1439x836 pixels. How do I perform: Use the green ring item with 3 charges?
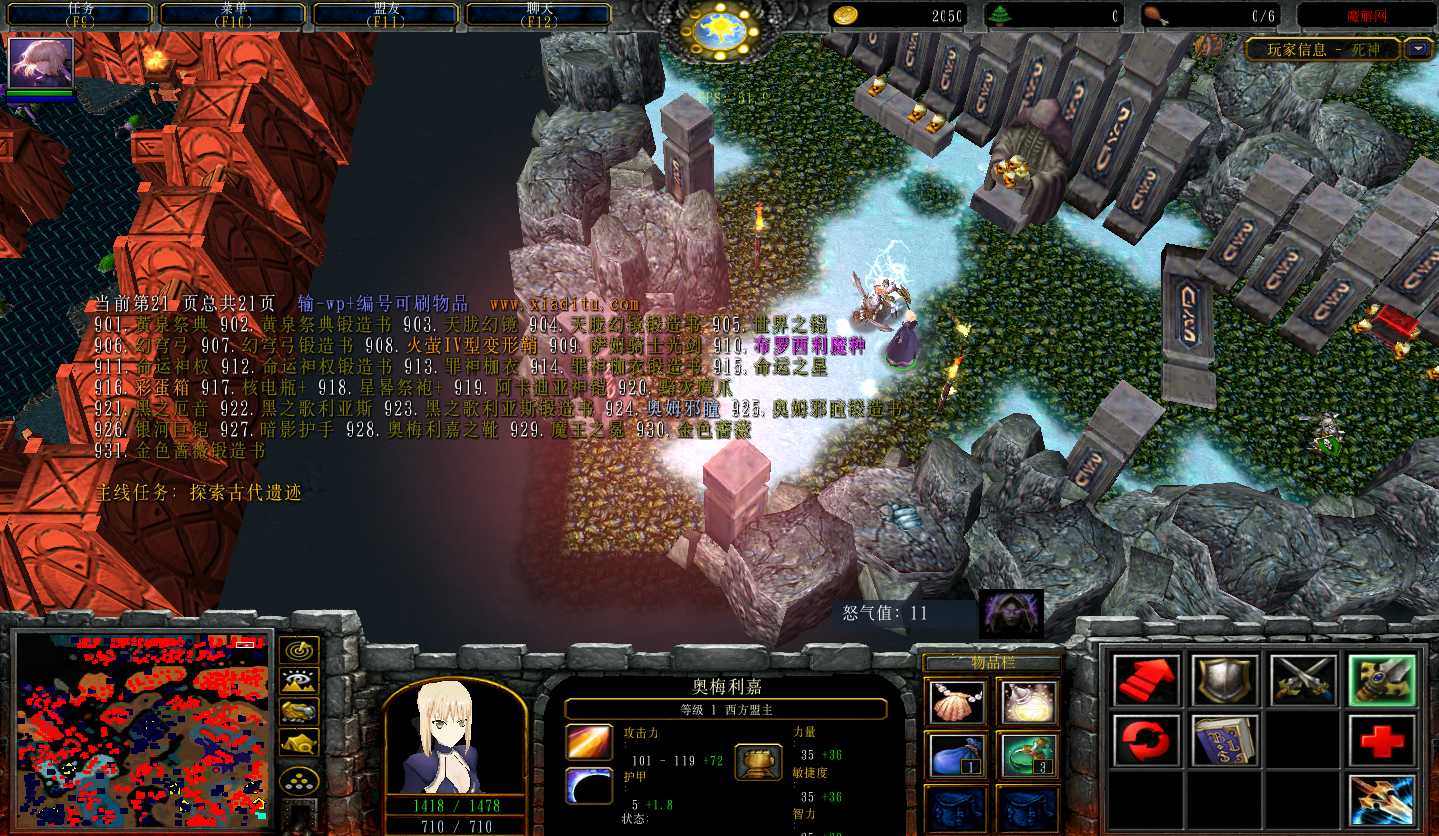(x=1027, y=754)
